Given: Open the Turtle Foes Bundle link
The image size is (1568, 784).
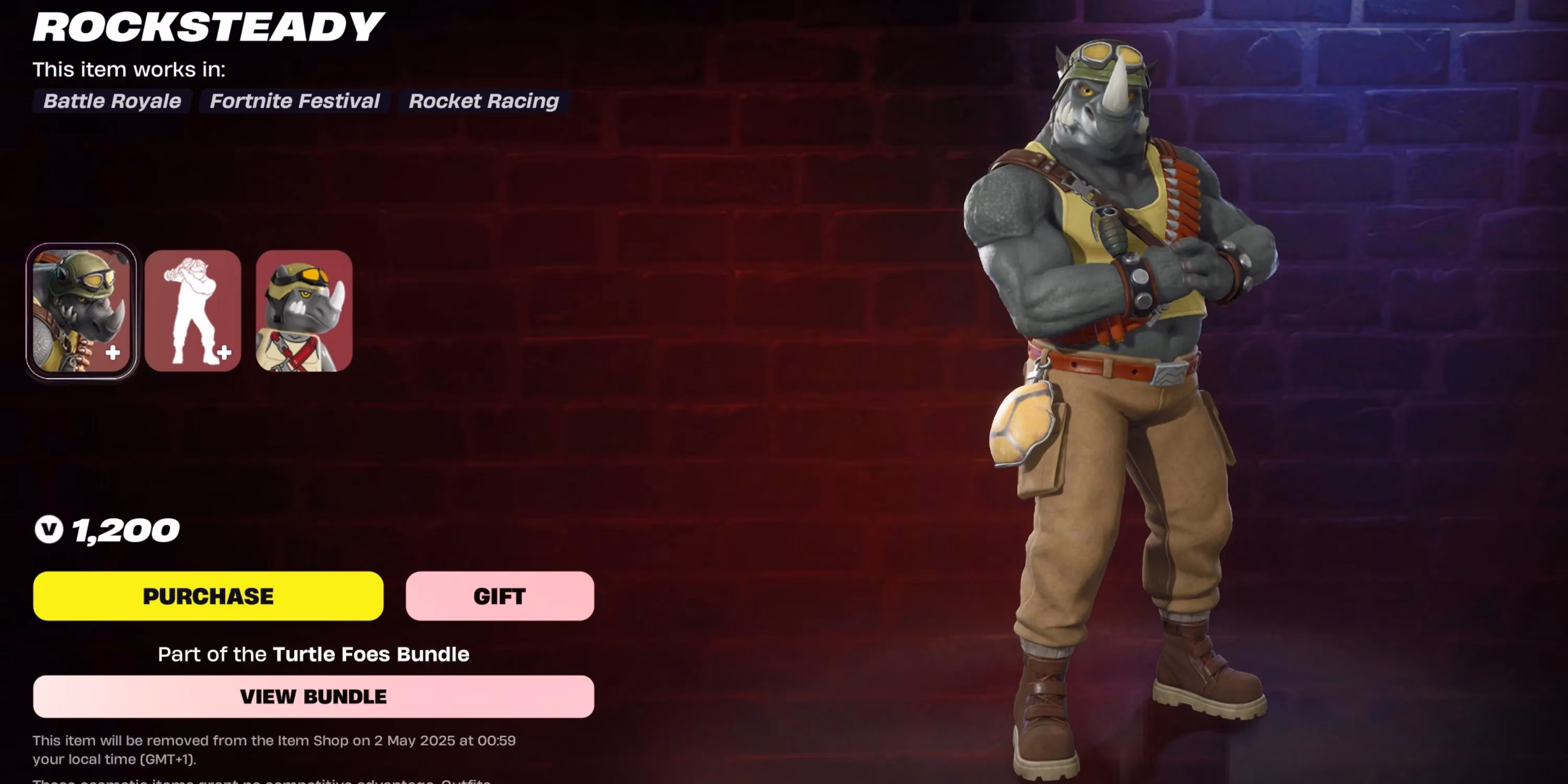Looking at the screenshot, I should coord(370,654).
